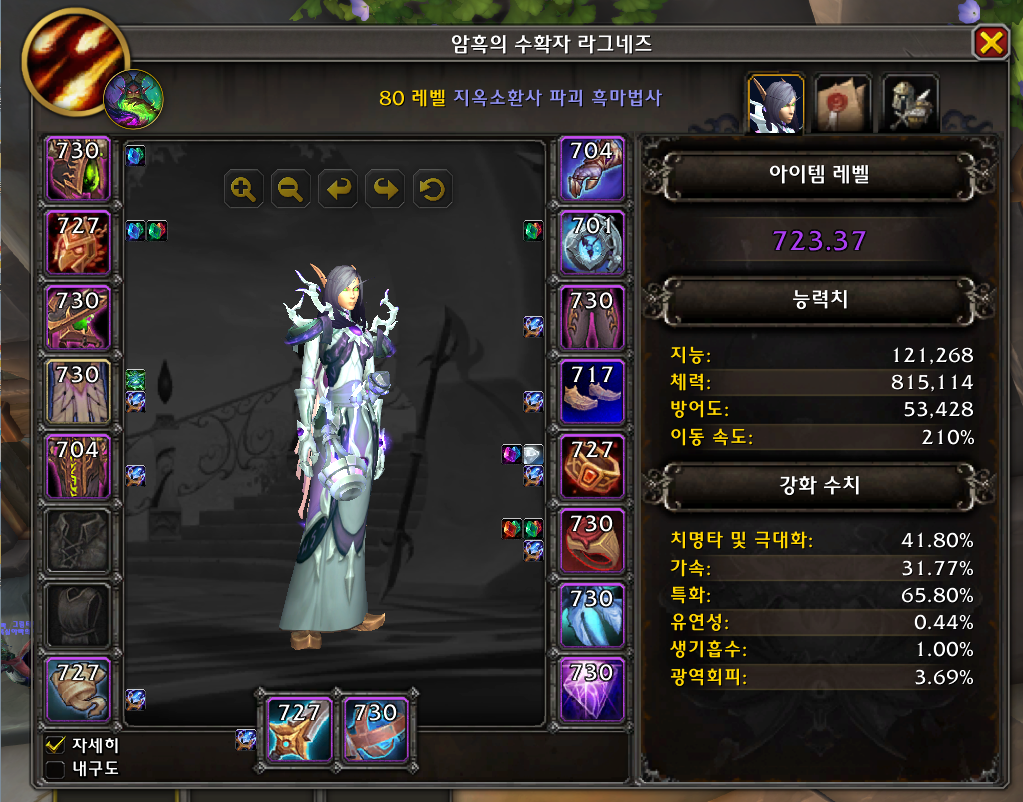This screenshot has height=802, width=1023.
Task: Pick the 727 main-hand weapon slot
Action: (299, 728)
